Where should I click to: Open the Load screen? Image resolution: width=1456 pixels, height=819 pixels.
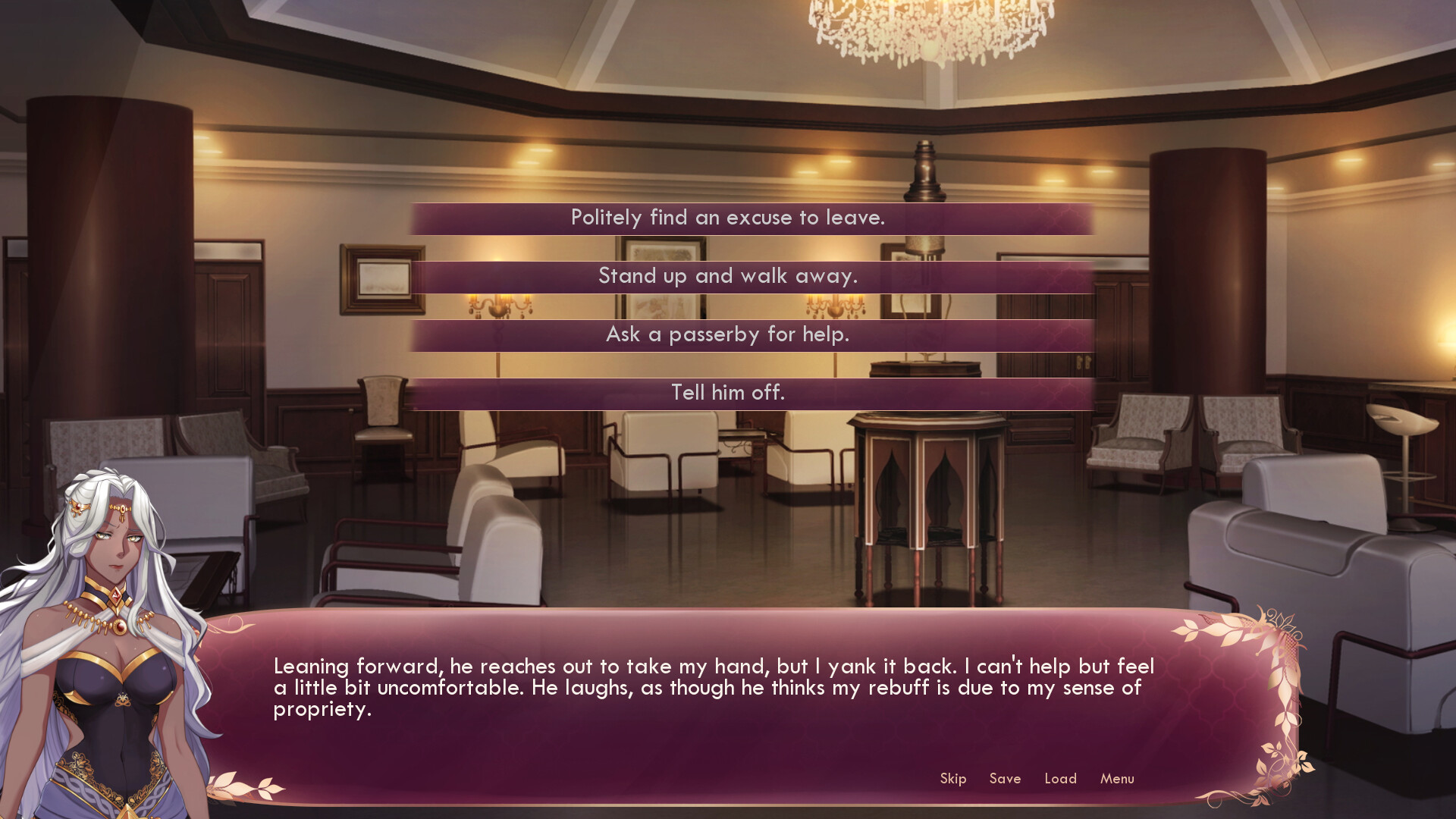1061,779
